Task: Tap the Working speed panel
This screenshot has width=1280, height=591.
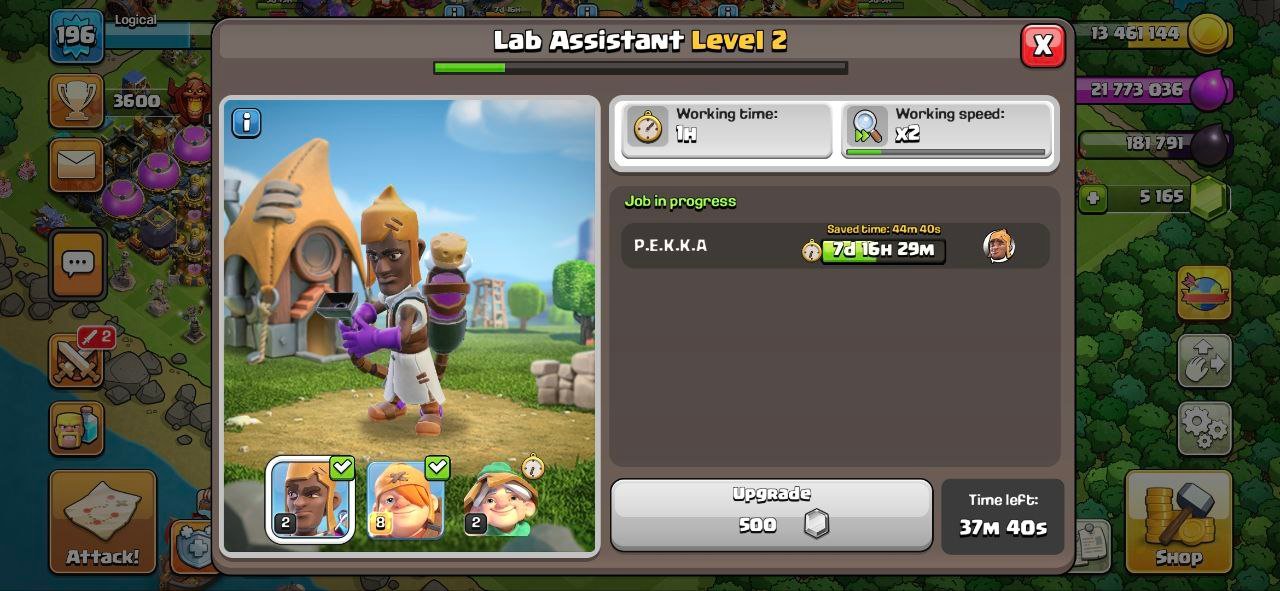Action: point(946,130)
